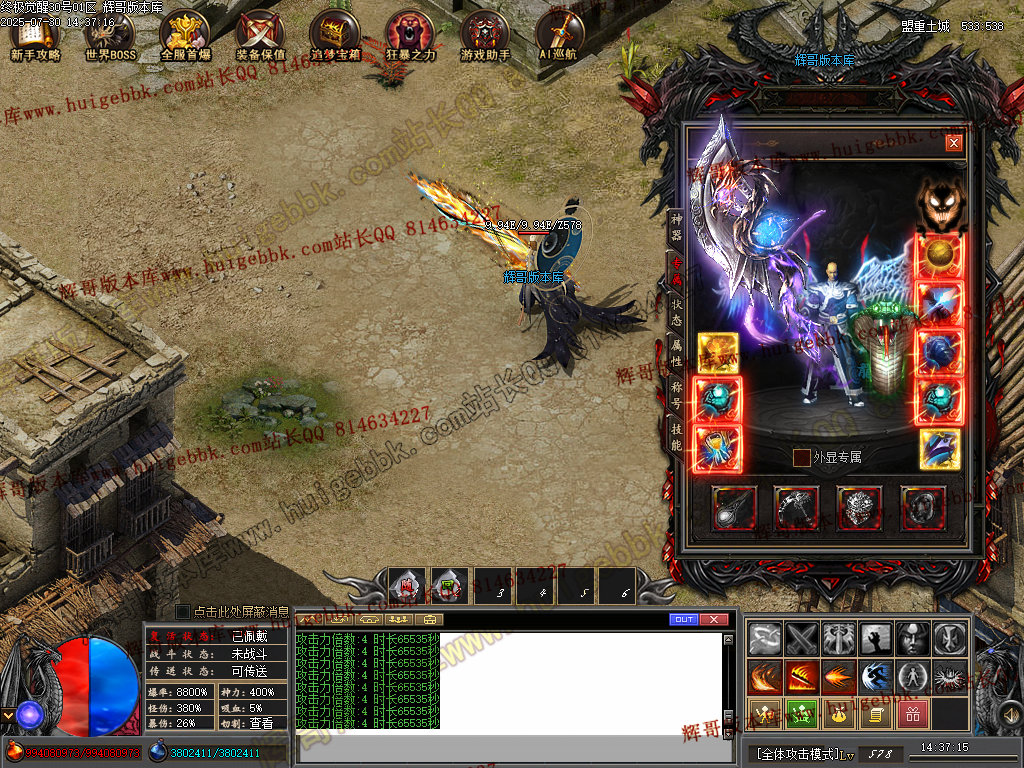Switch to the 属性 tab
The image size is (1024, 768).
pyautogui.click(x=676, y=352)
